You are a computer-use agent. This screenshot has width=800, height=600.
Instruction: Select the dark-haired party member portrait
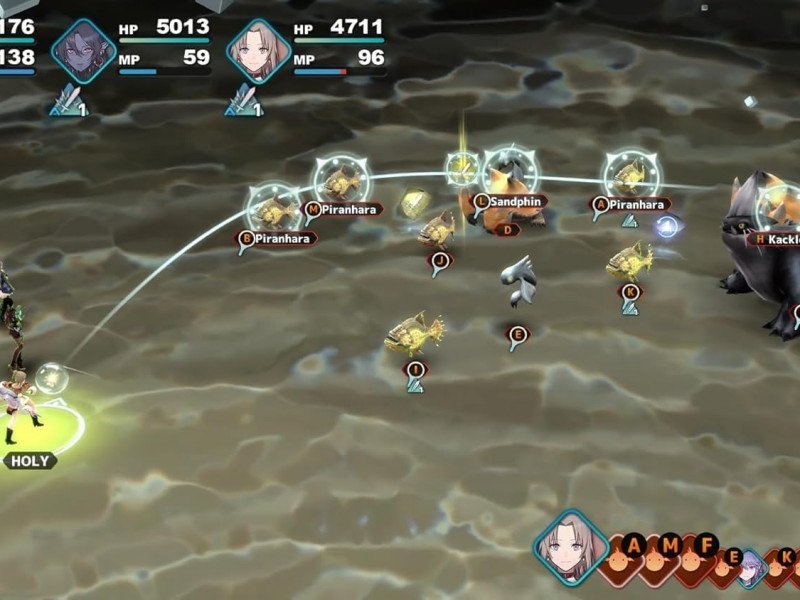coord(84,49)
